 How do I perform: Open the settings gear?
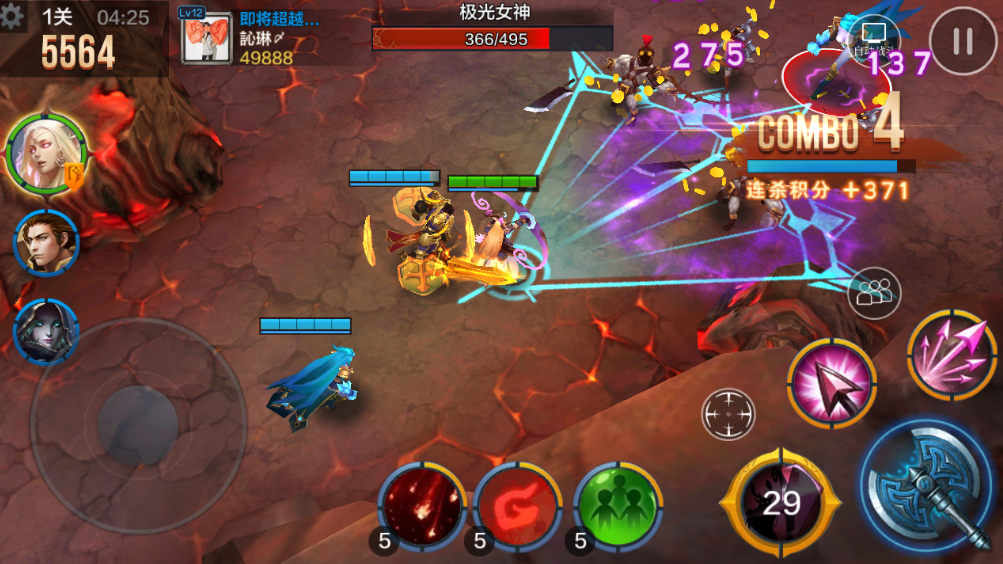[13, 16]
